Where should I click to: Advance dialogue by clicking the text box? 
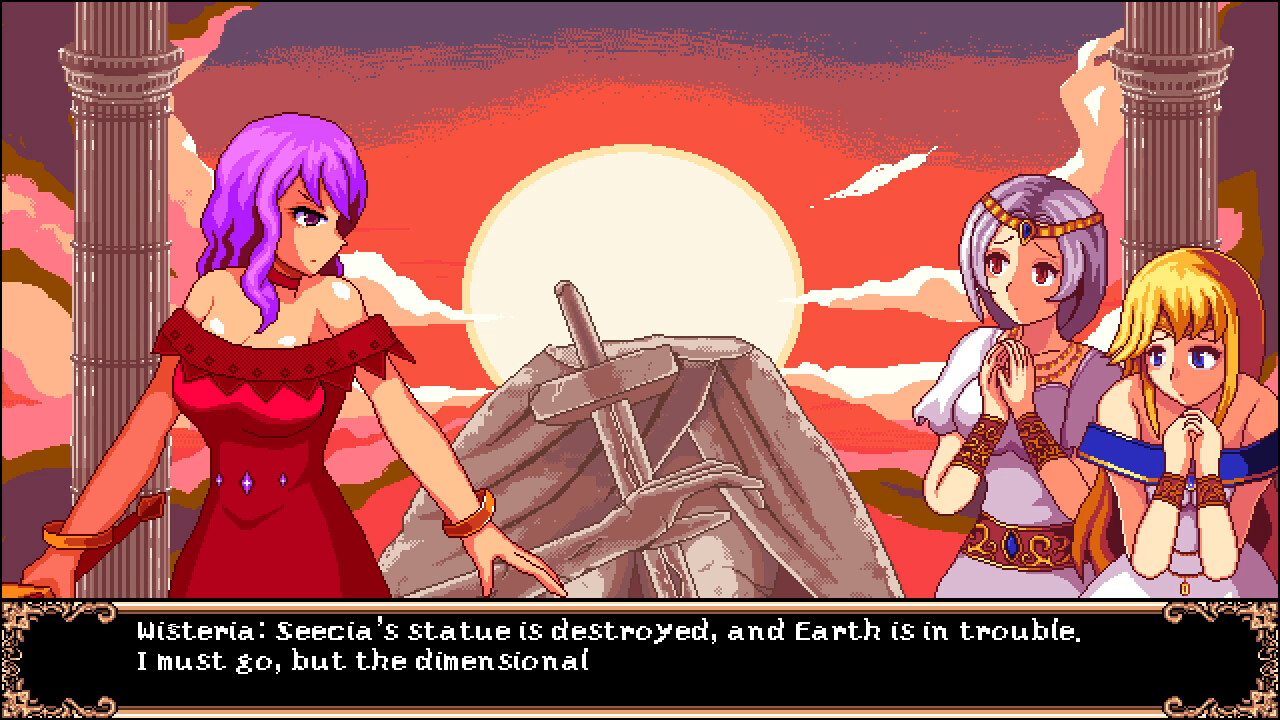640,660
